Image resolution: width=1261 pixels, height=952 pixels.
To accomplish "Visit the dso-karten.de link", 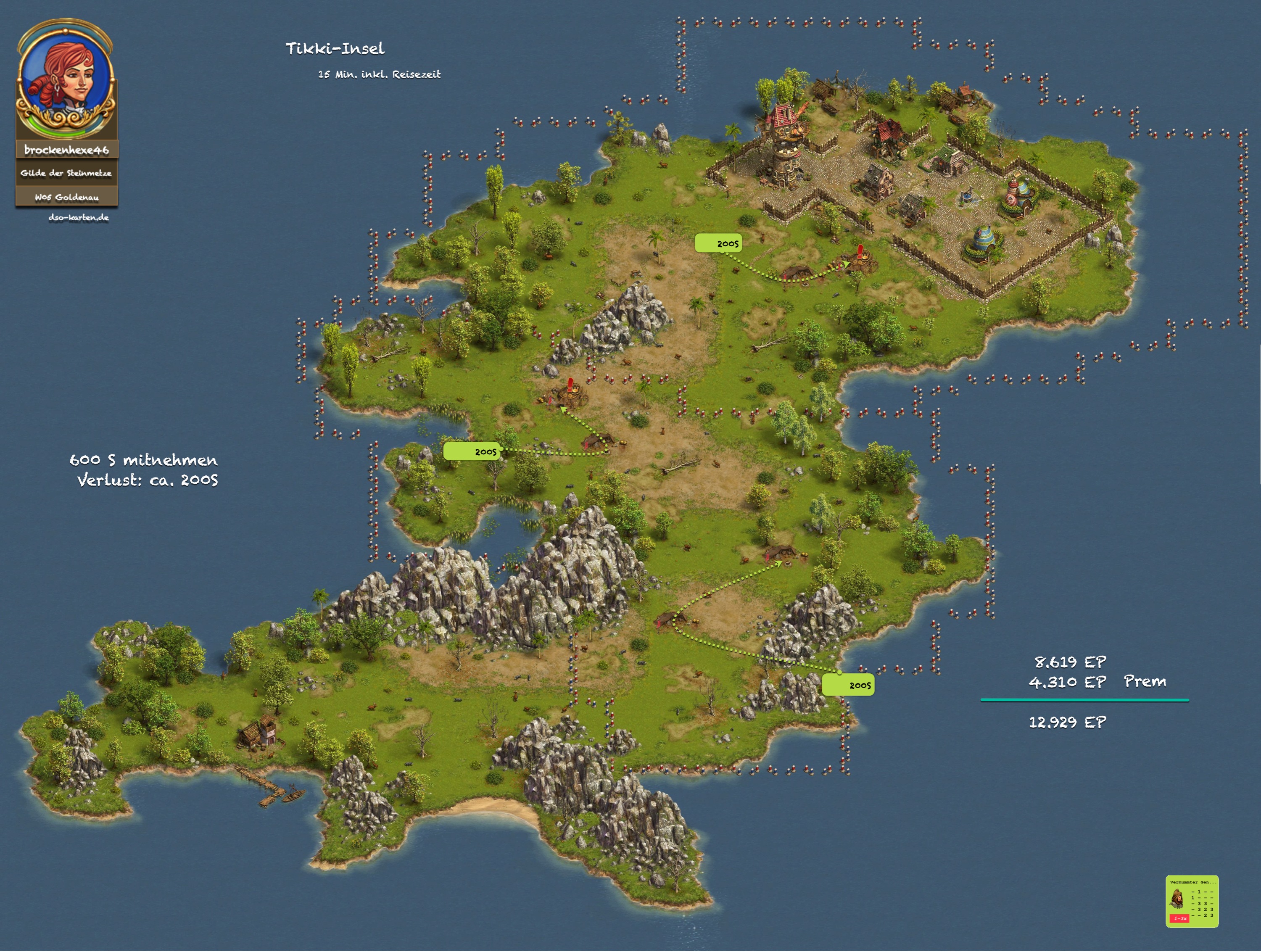I will point(79,217).
